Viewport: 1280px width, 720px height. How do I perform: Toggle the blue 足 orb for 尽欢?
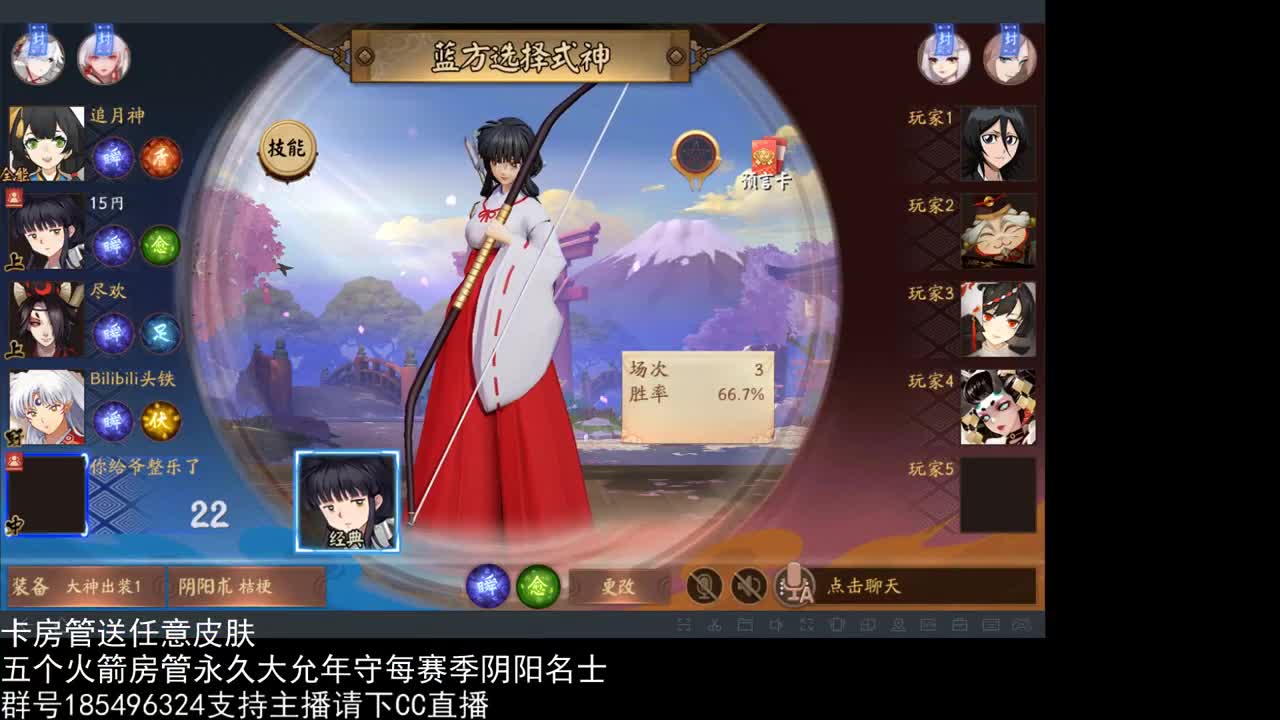(160, 335)
